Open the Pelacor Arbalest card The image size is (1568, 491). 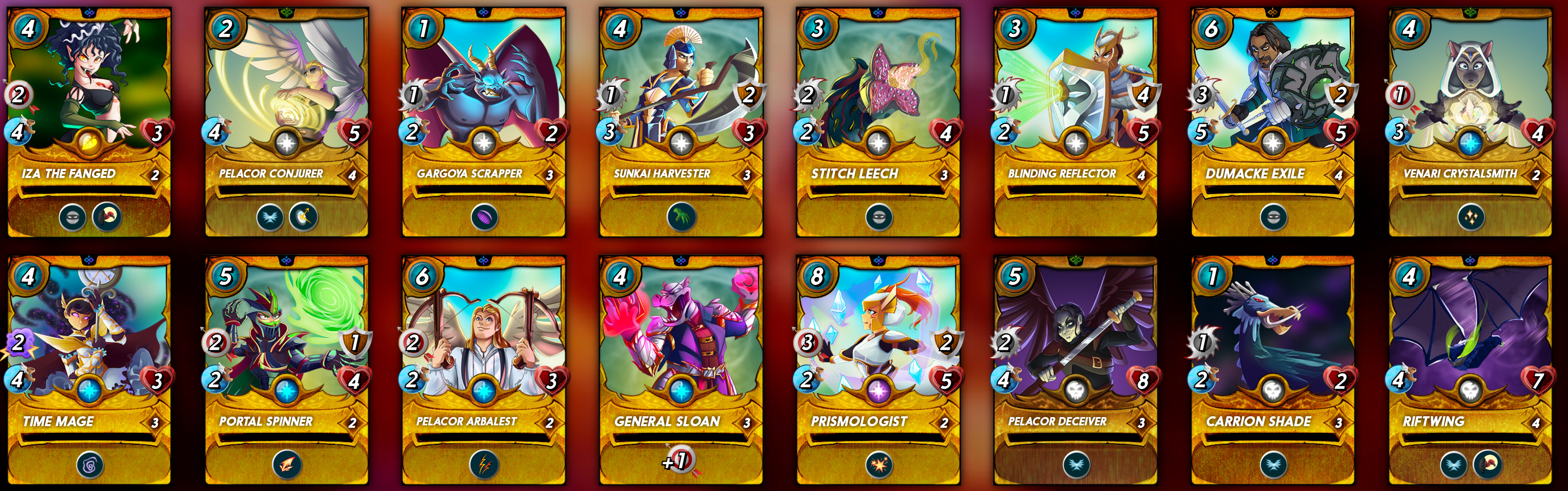(483, 370)
